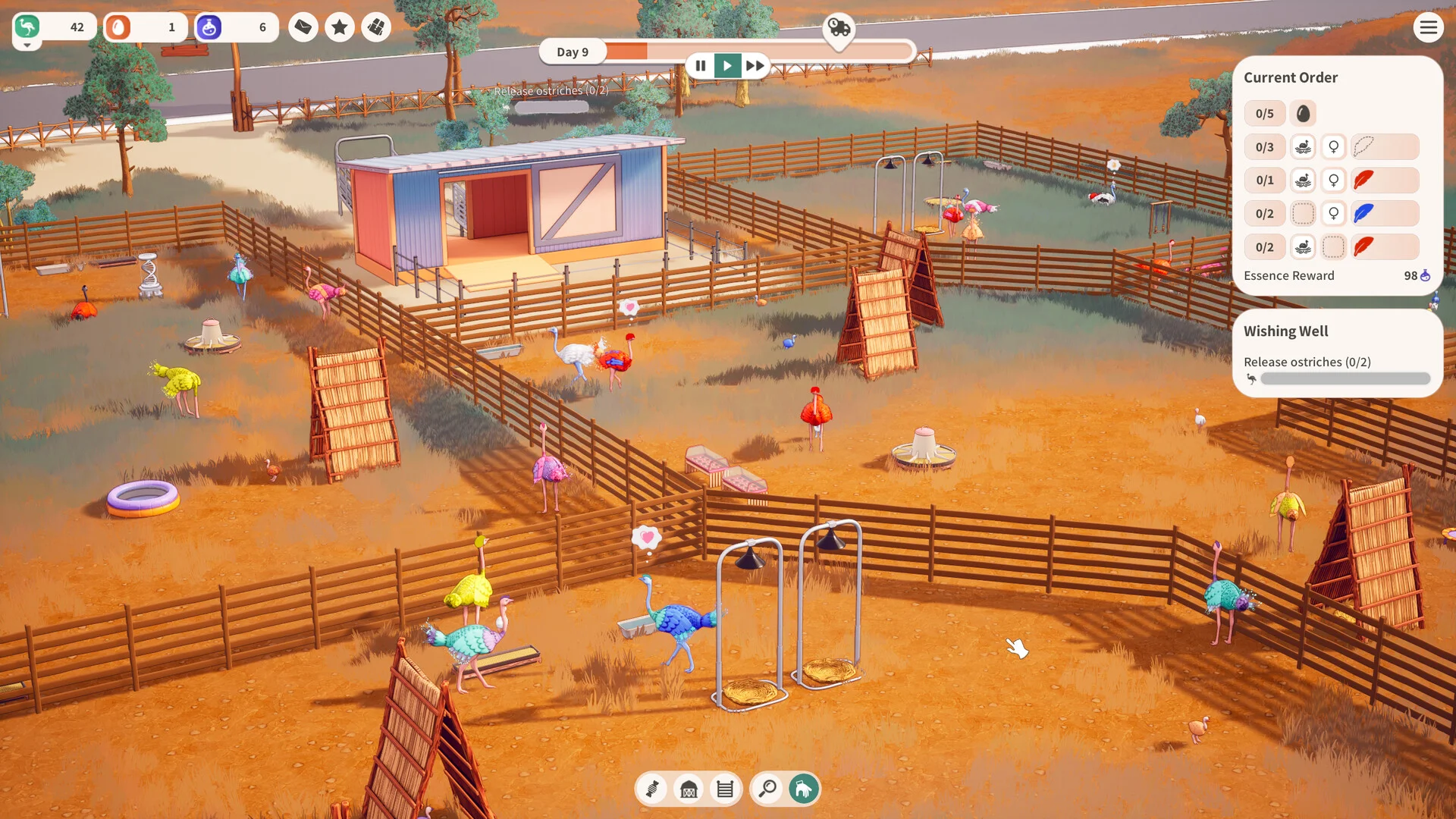Activate fast-forward speed
Image resolution: width=1456 pixels, height=819 pixels.
pyautogui.click(x=755, y=66)
